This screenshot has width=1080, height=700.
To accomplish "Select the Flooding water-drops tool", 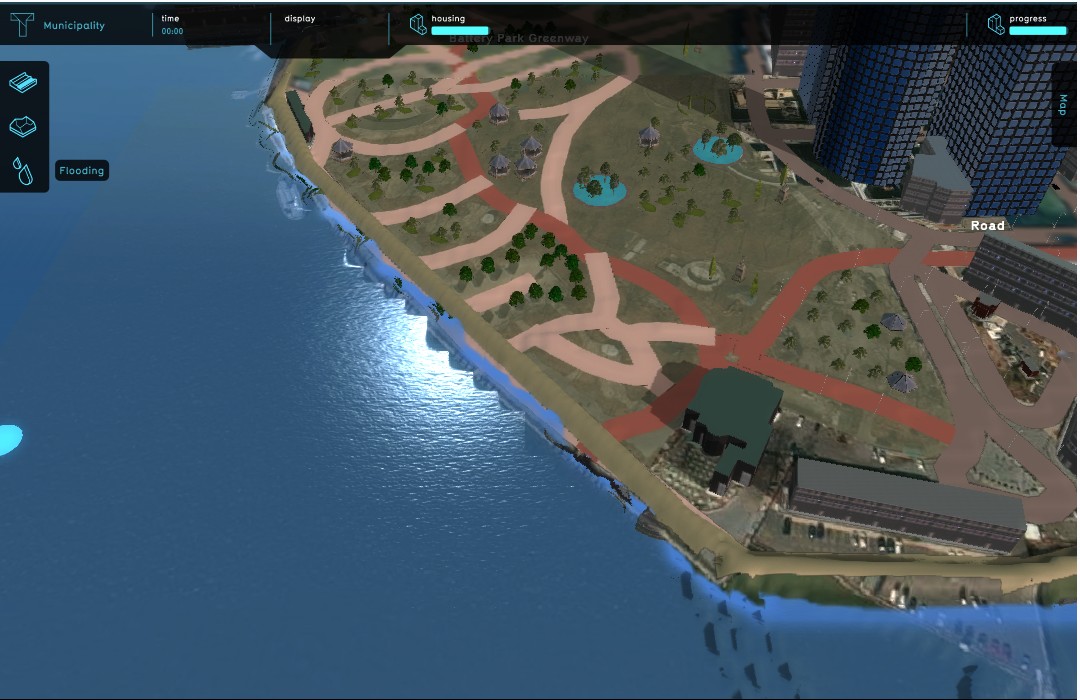I will click(23, 171).
